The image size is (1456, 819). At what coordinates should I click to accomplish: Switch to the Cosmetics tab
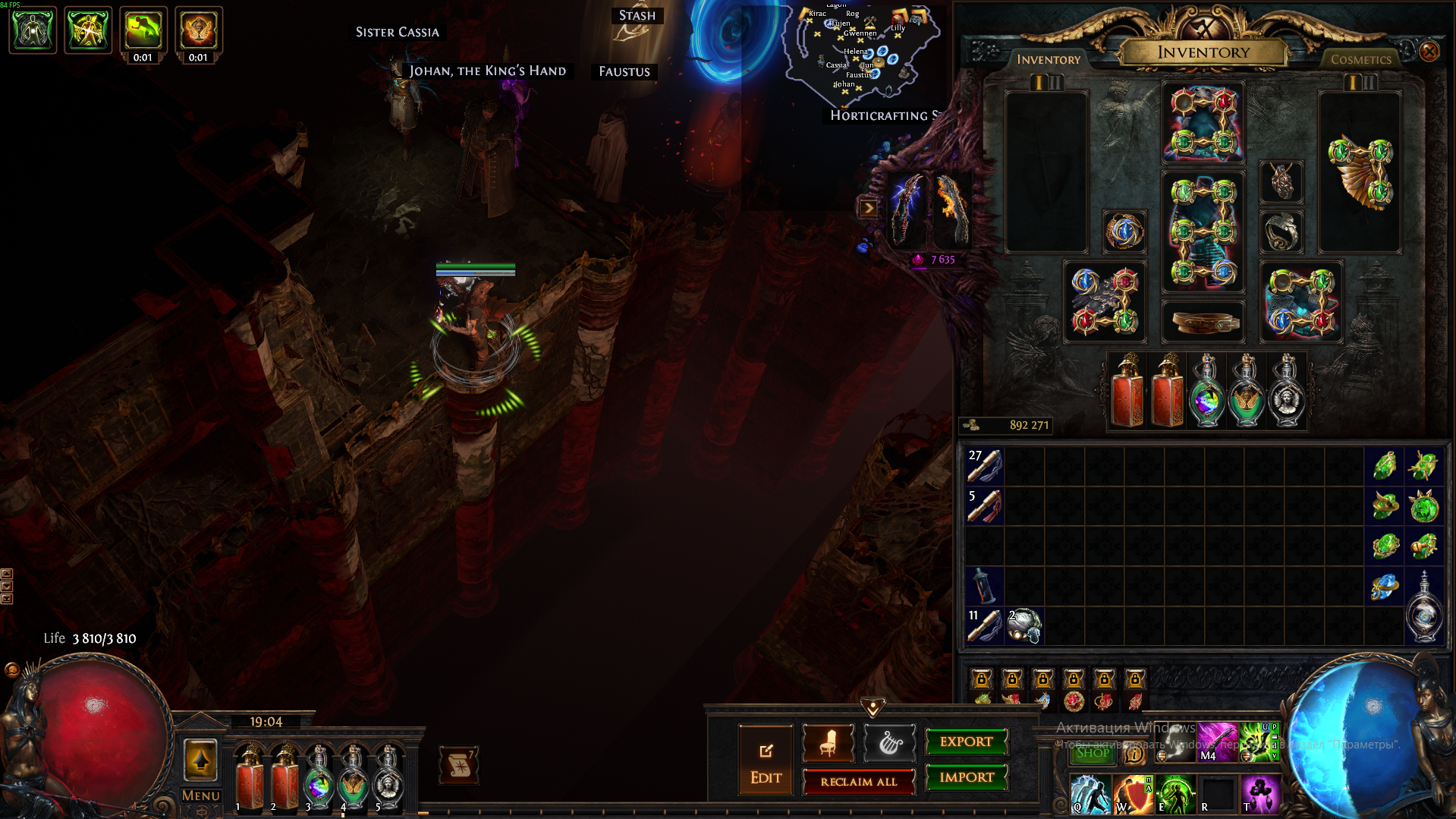[x=1360, y=59]
